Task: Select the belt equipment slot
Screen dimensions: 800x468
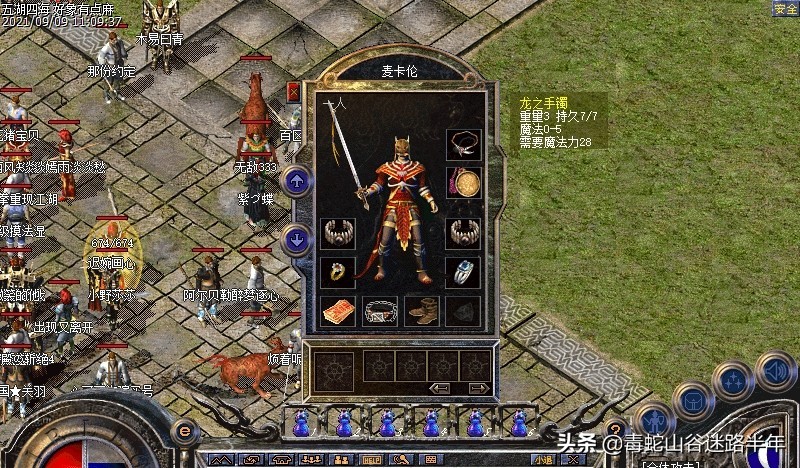Action: [x=380, y=310]
